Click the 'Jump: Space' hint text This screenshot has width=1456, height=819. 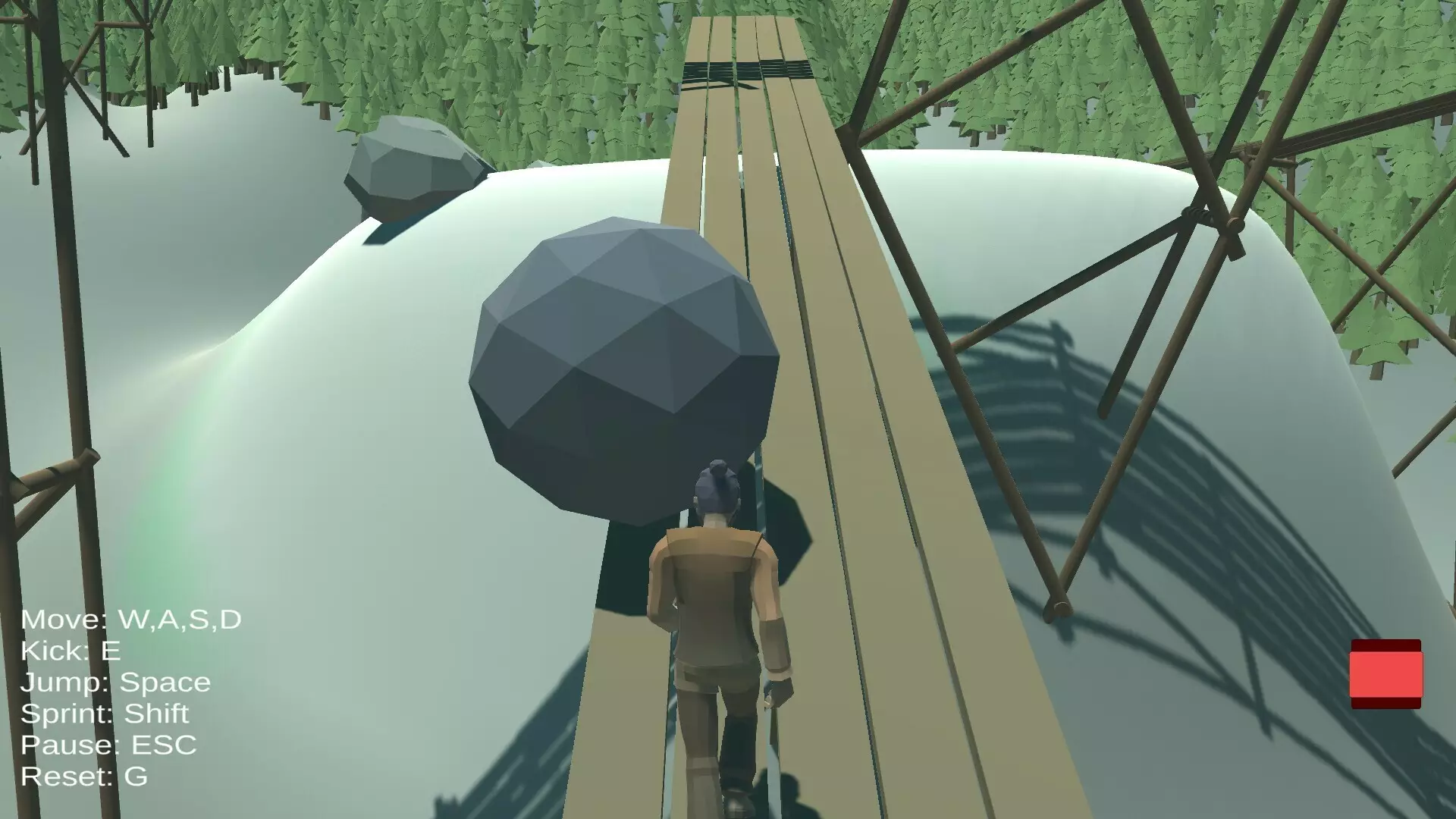[114, 682]
